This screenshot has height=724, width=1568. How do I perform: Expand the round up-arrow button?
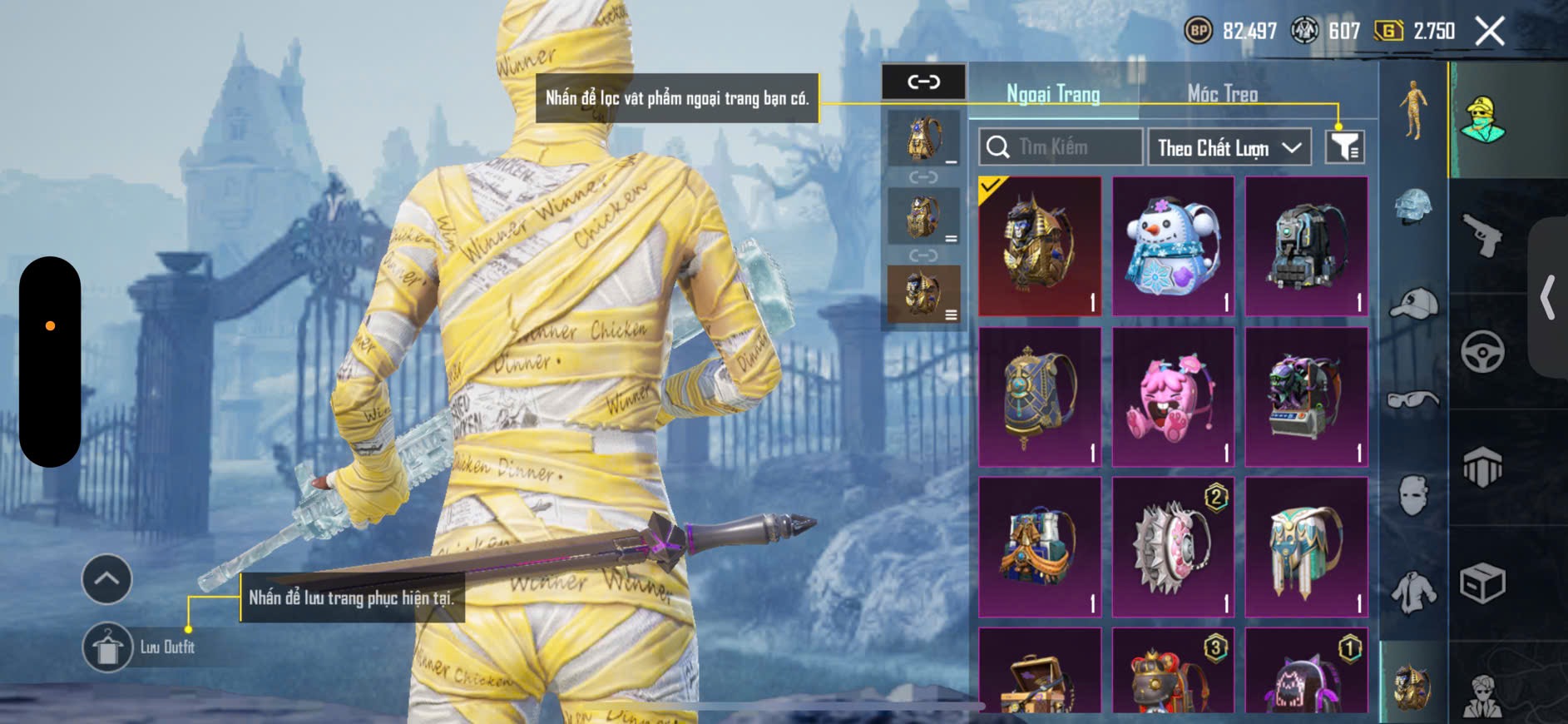[x=106, y=578]
